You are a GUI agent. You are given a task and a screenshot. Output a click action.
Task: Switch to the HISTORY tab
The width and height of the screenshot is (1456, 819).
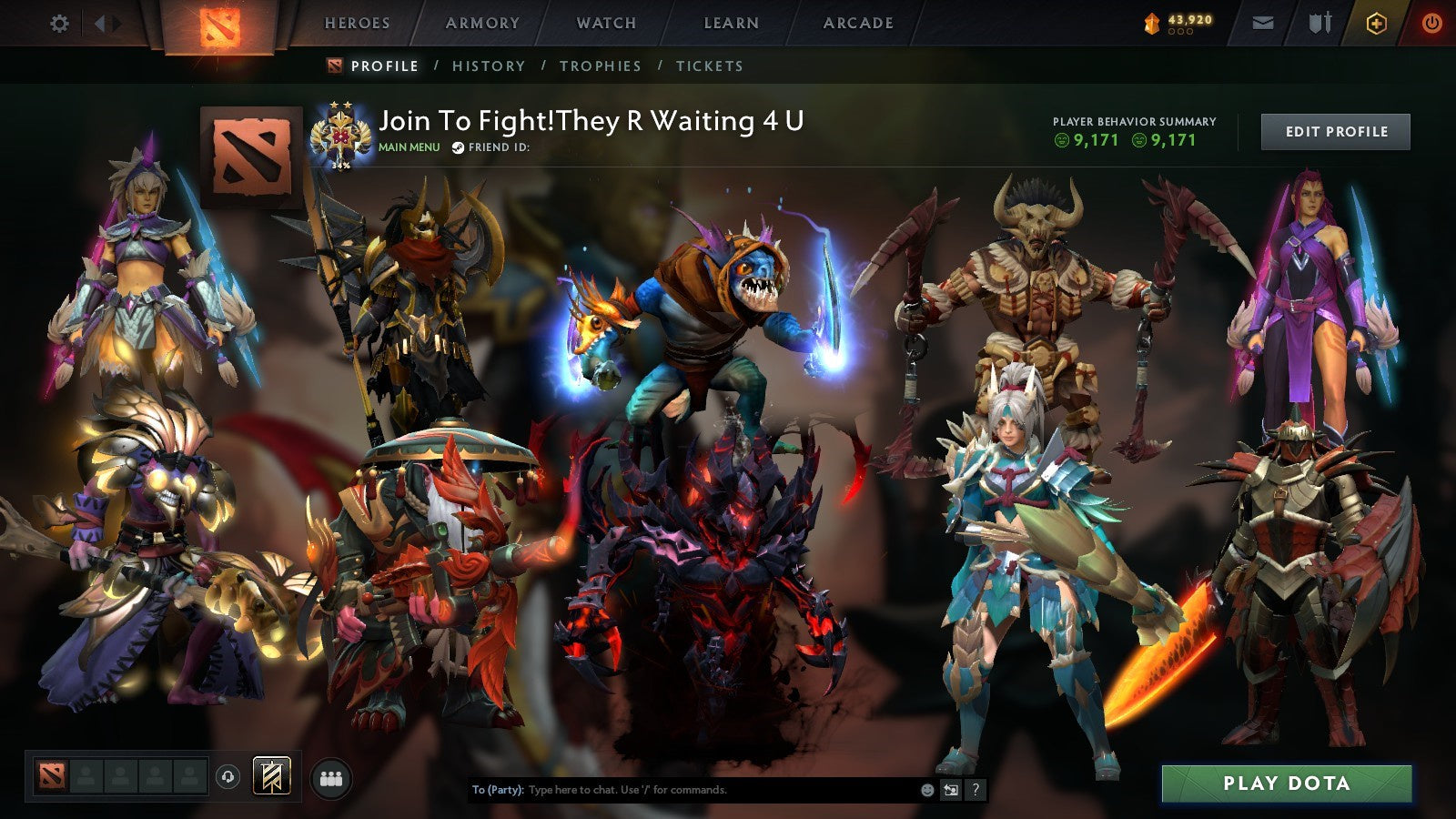point(490,66)
